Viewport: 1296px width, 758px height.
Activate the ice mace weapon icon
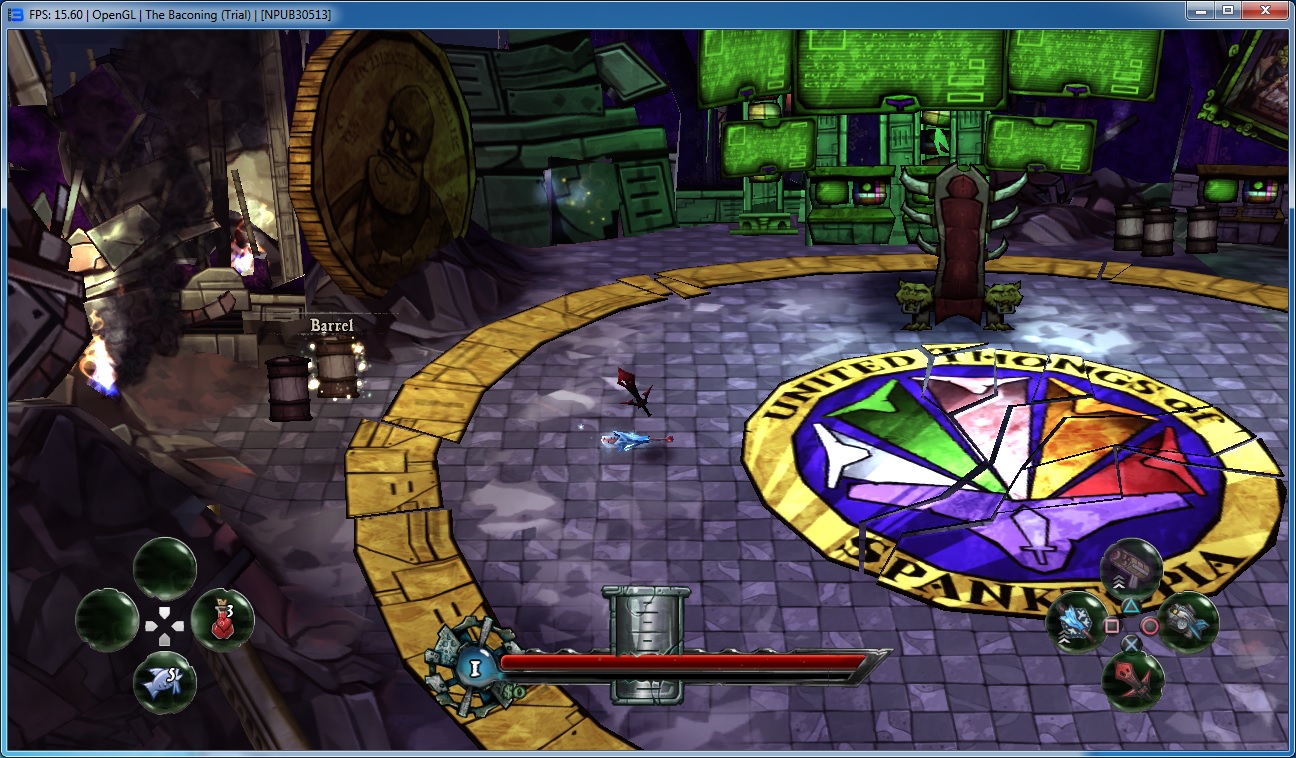coord(1076,622)
